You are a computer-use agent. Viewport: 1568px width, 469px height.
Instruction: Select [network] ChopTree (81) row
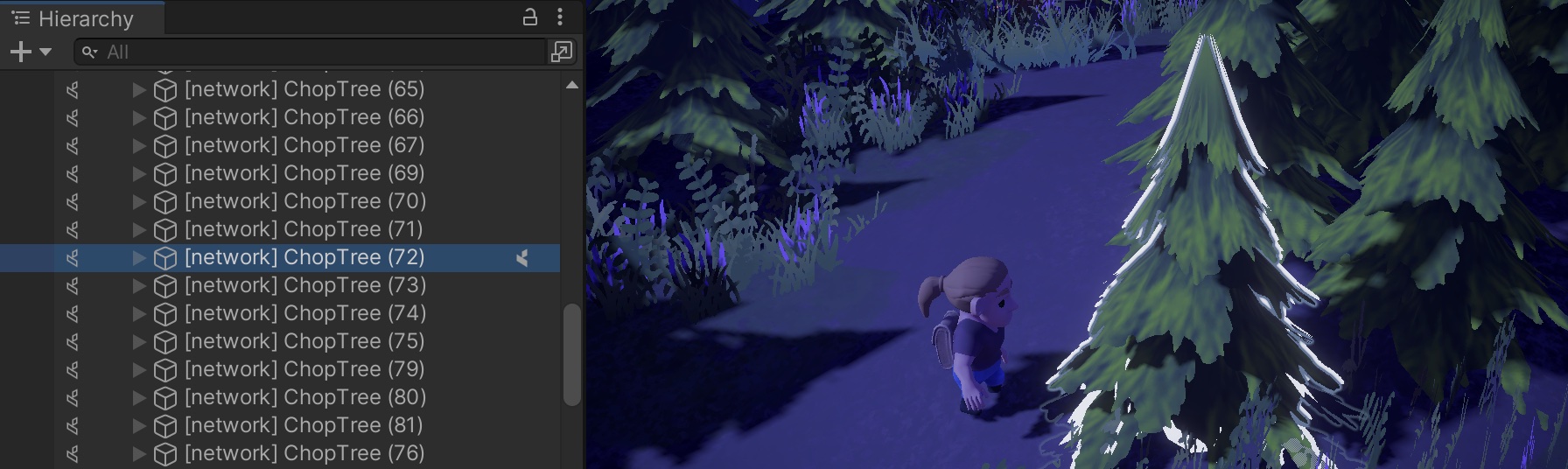[303, 425]
